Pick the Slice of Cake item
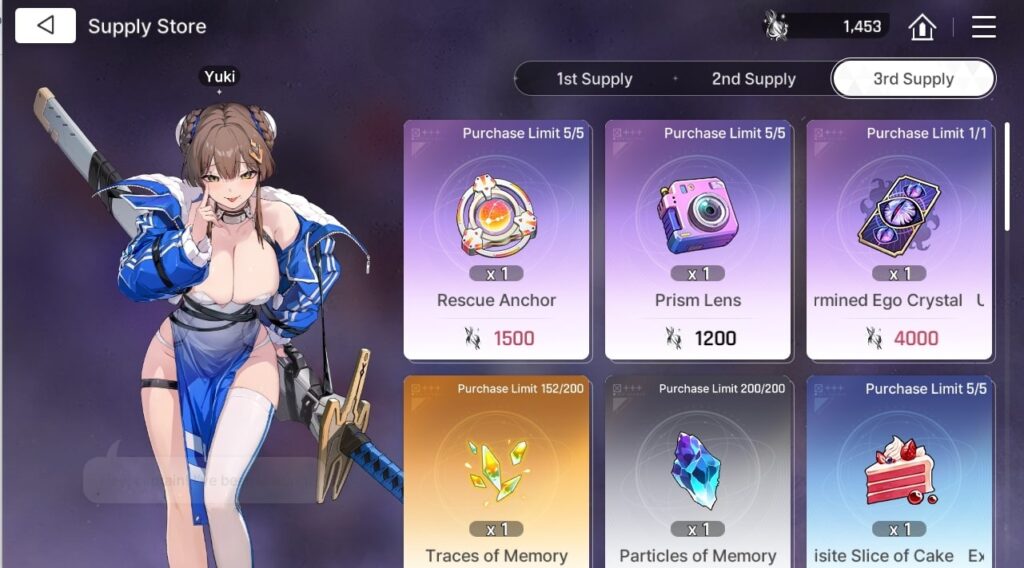This screenshot has height=568, width=1024. [x=899, y=472]
